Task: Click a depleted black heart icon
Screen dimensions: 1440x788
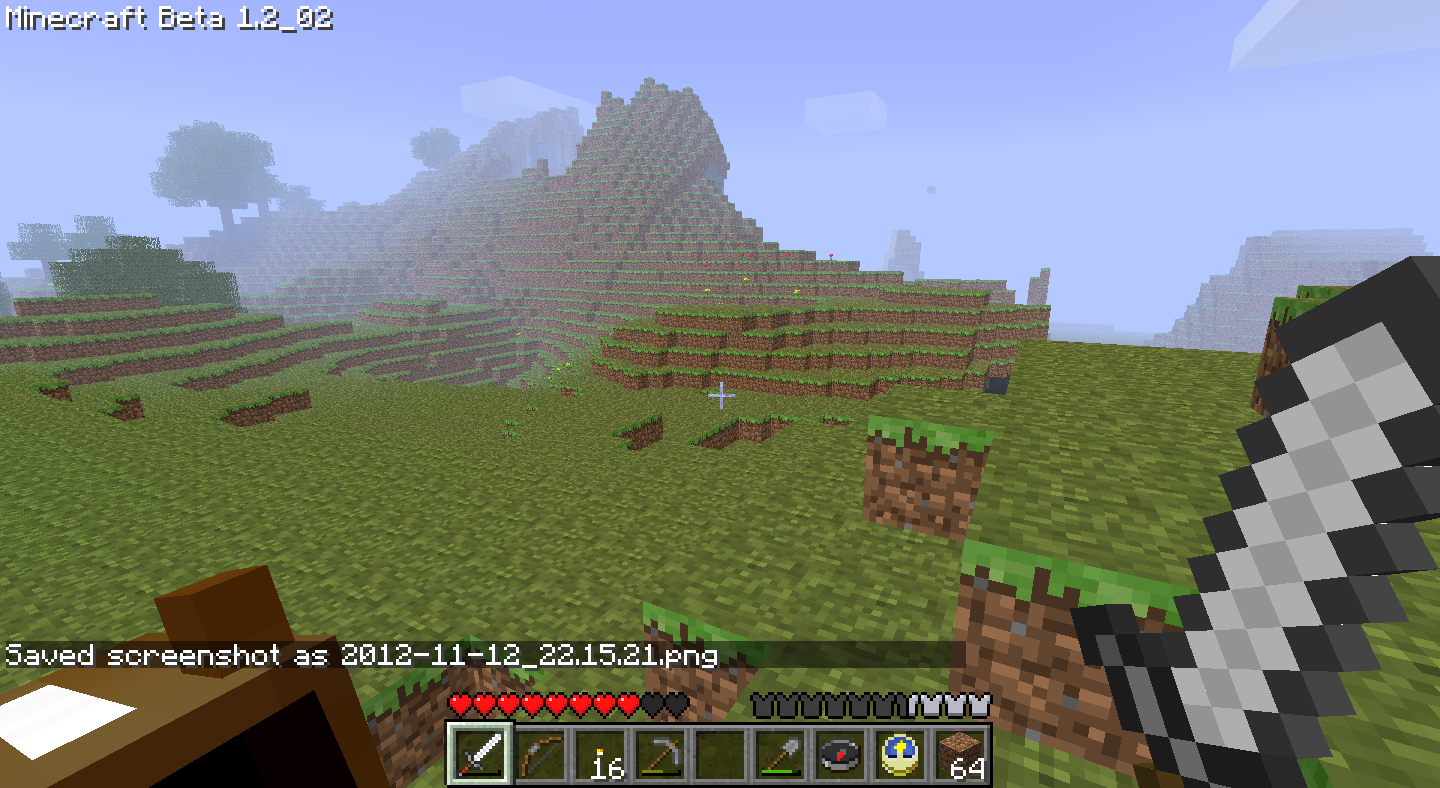Action: tap(650, 705)
